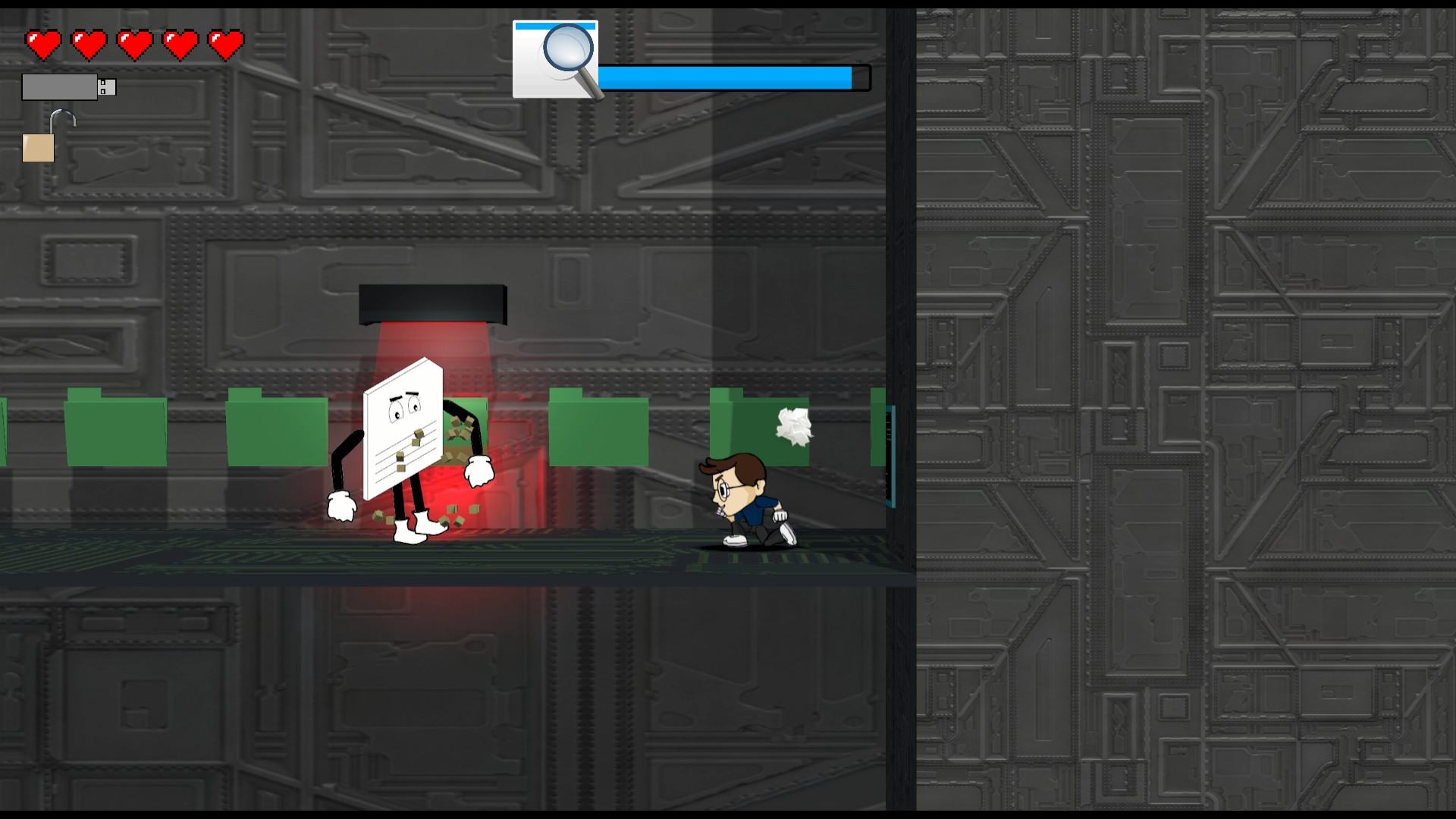Toggle the fourth heart icon
1456x819 pixels.
tap(180, 43)
